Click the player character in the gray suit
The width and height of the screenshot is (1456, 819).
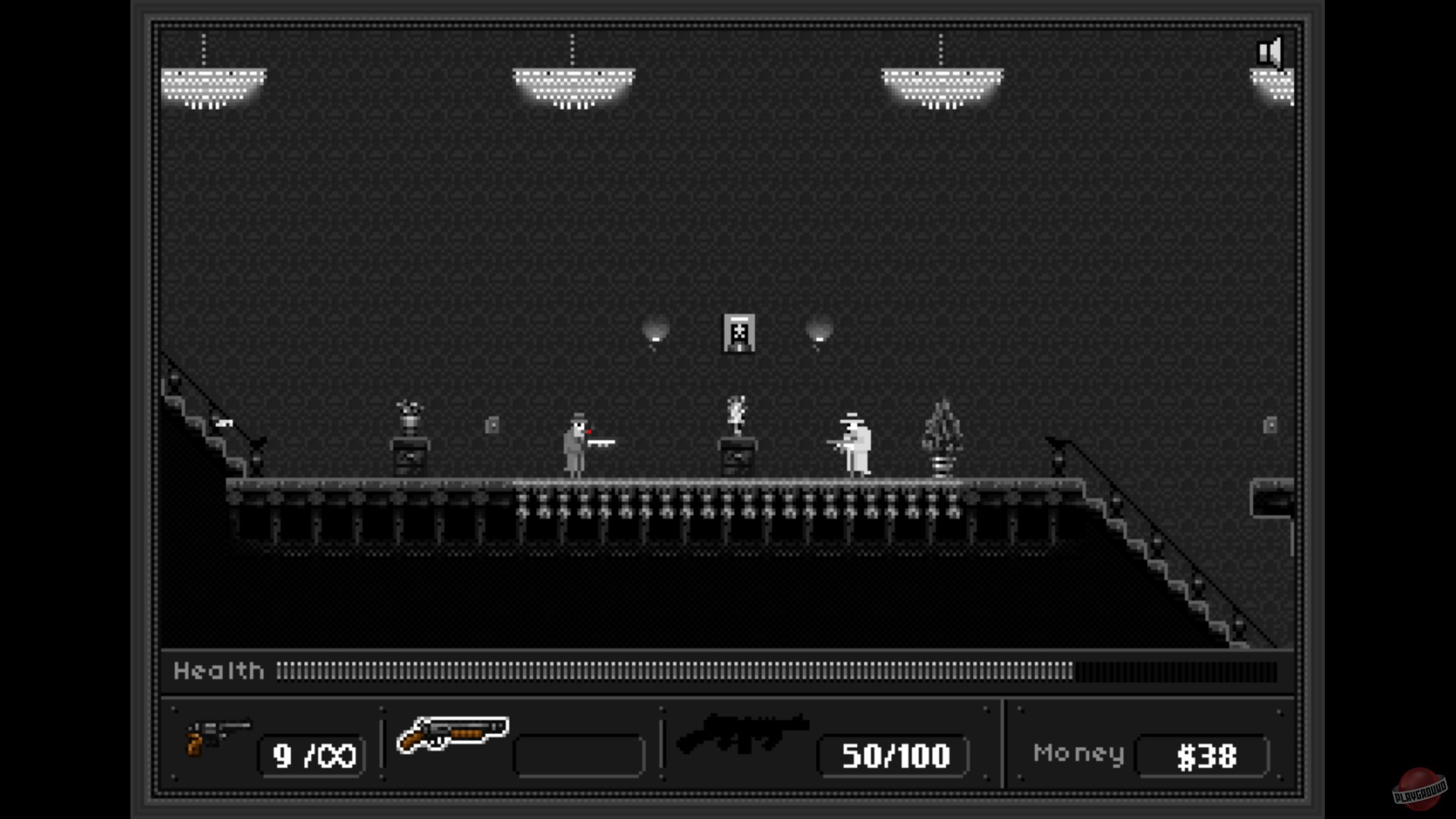[x=576, y=444]
